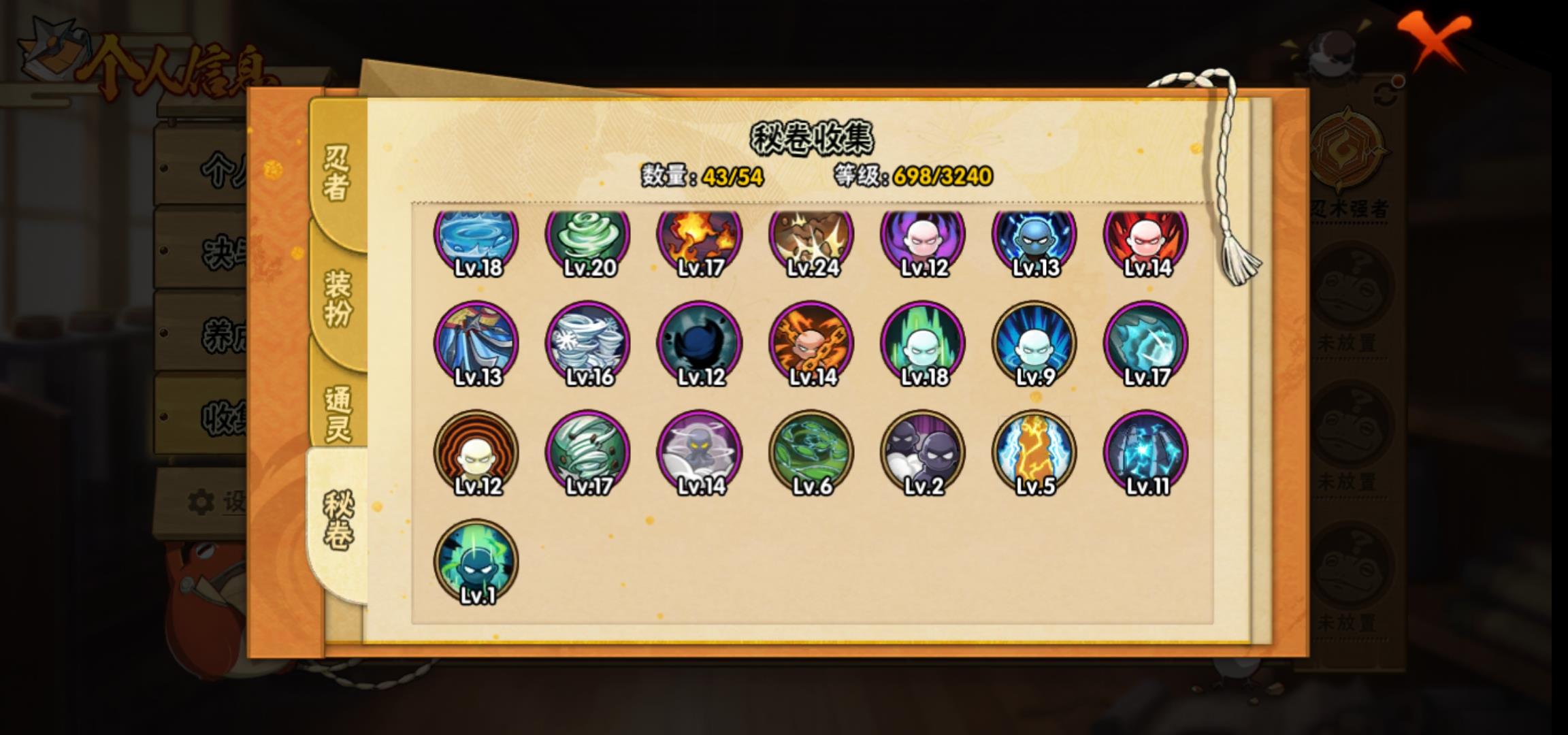The width and height of the screenshot is (1568, 735).
Task: Open the Lv.5 yellow lightning scroll
Action: pos(1034,453)
